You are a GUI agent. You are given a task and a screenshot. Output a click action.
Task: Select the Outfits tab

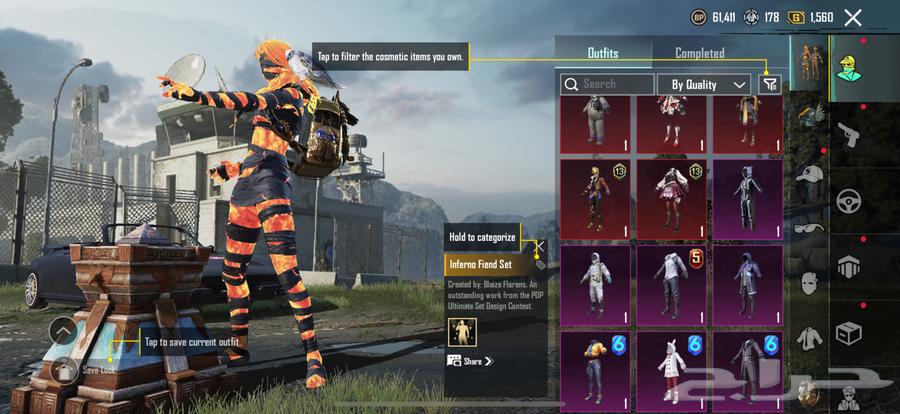pyautogui.click(x=602, y=53)
